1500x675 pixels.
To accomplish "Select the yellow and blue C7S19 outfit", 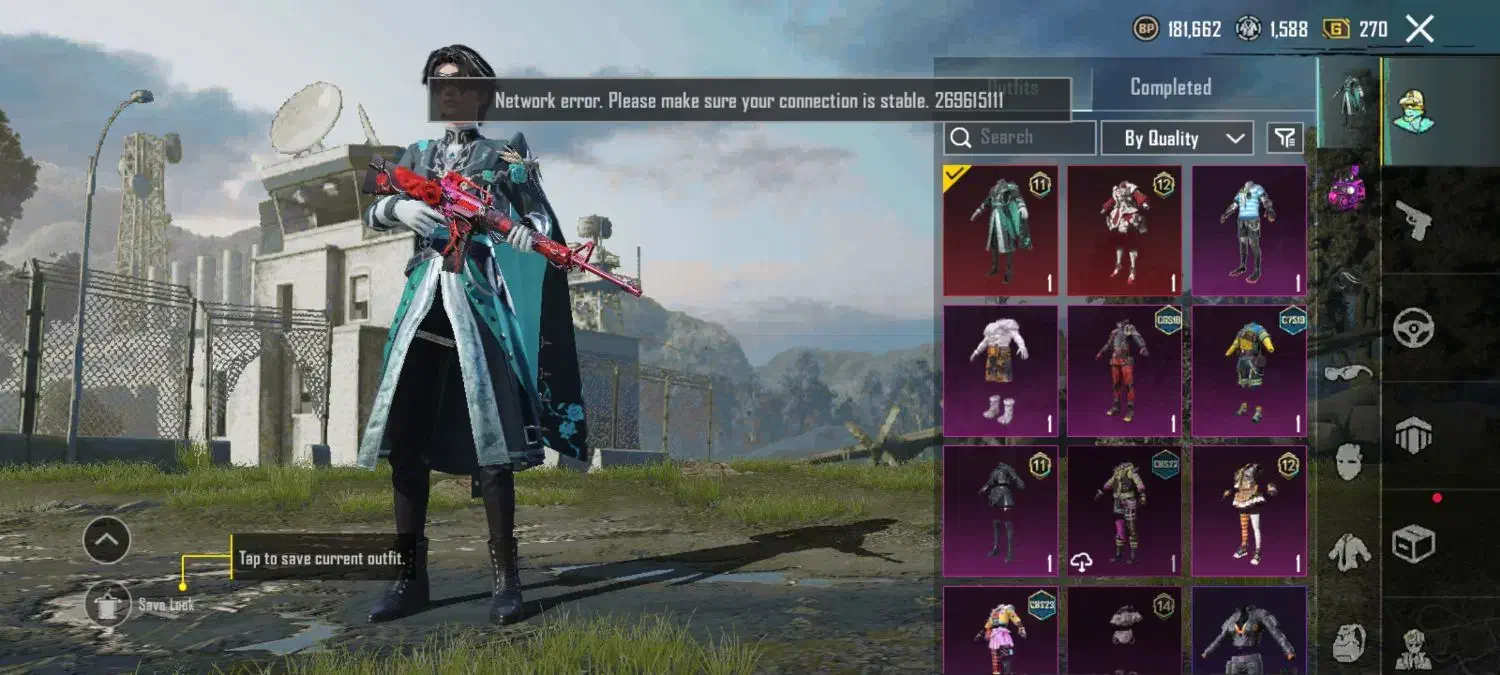I will (x=1249, y=370).
